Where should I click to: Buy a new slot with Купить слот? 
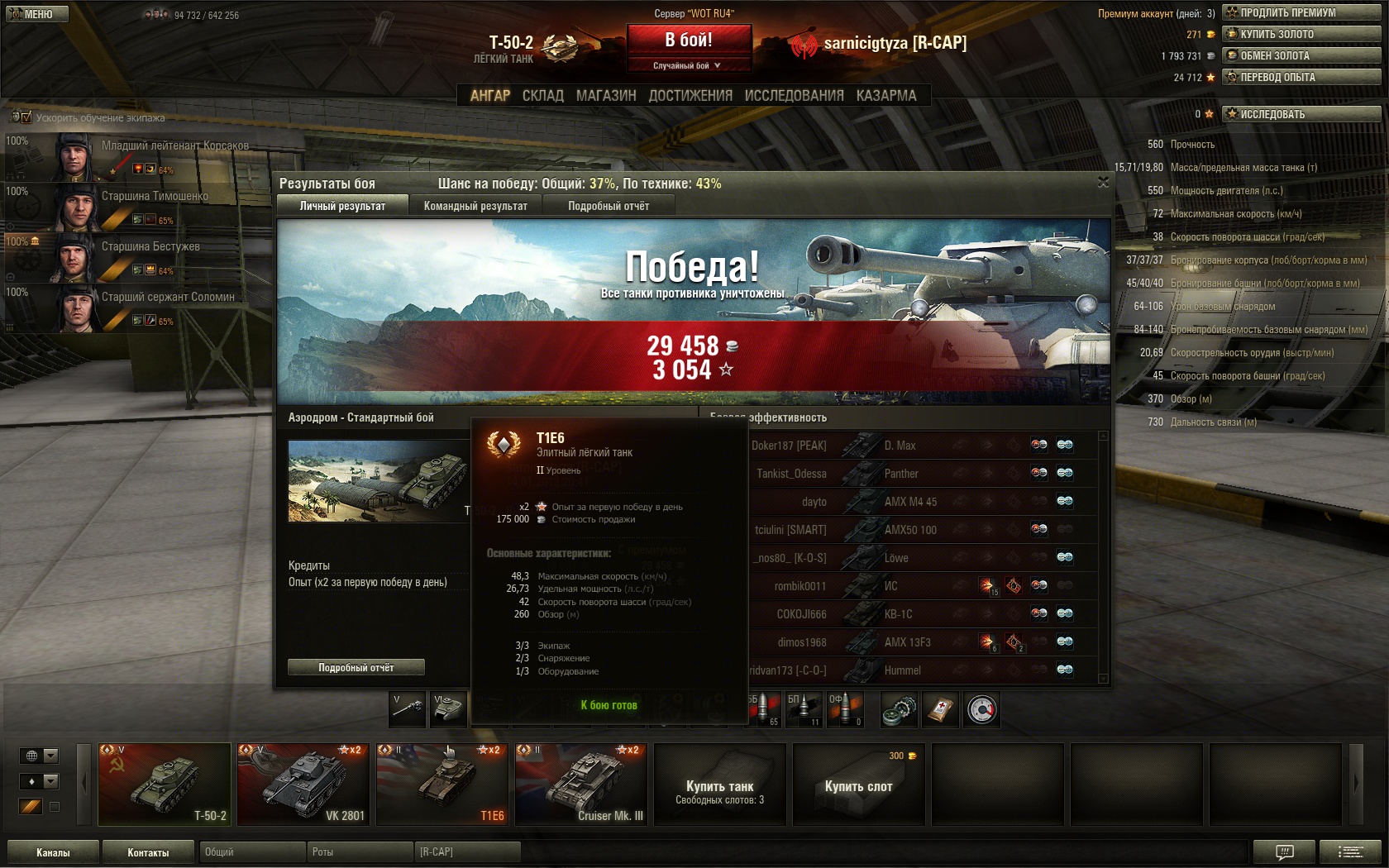coord(859,785)
